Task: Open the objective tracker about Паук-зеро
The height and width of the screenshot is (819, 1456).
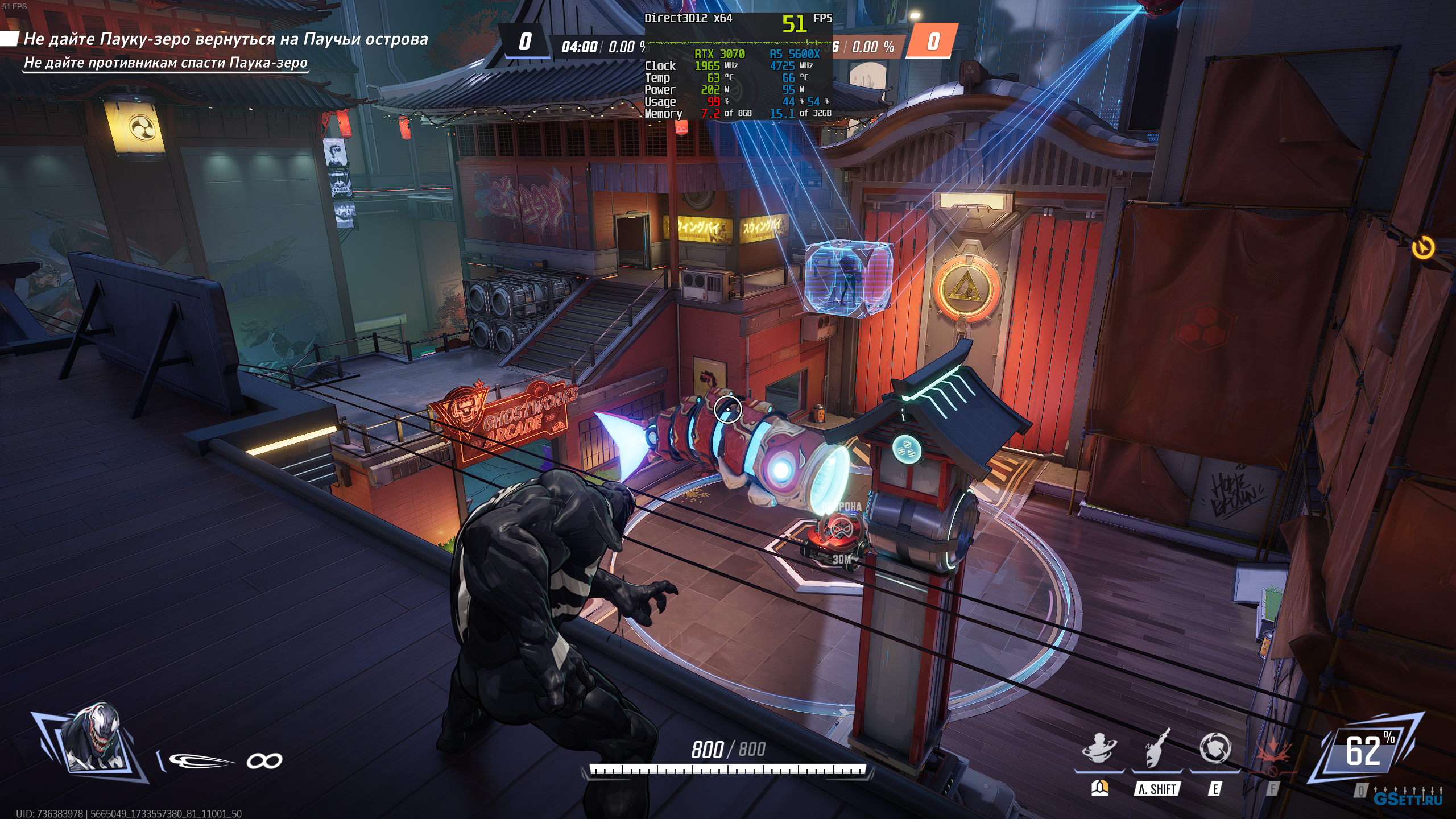Action: (x=225, y=40)
